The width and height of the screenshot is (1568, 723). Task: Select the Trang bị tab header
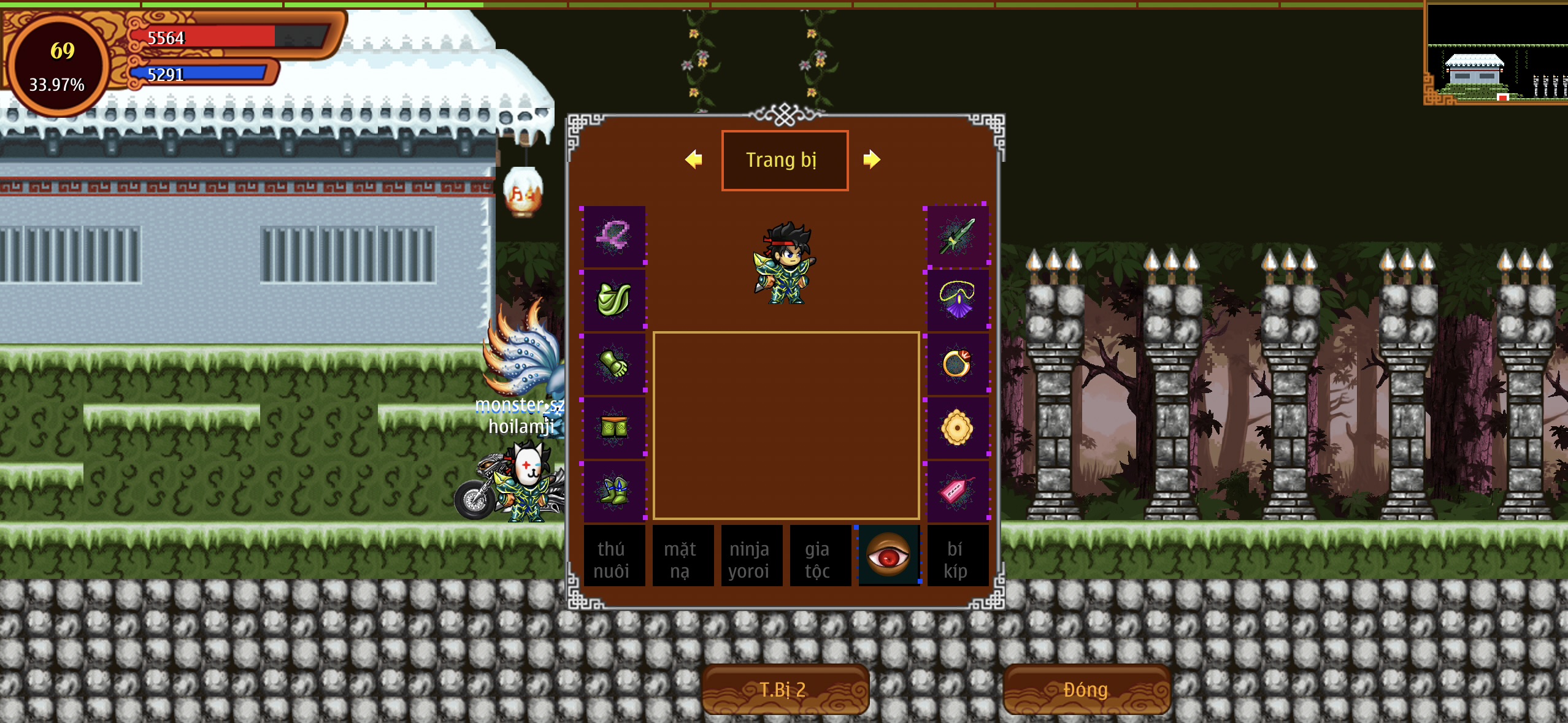click(x=785, y=160)
